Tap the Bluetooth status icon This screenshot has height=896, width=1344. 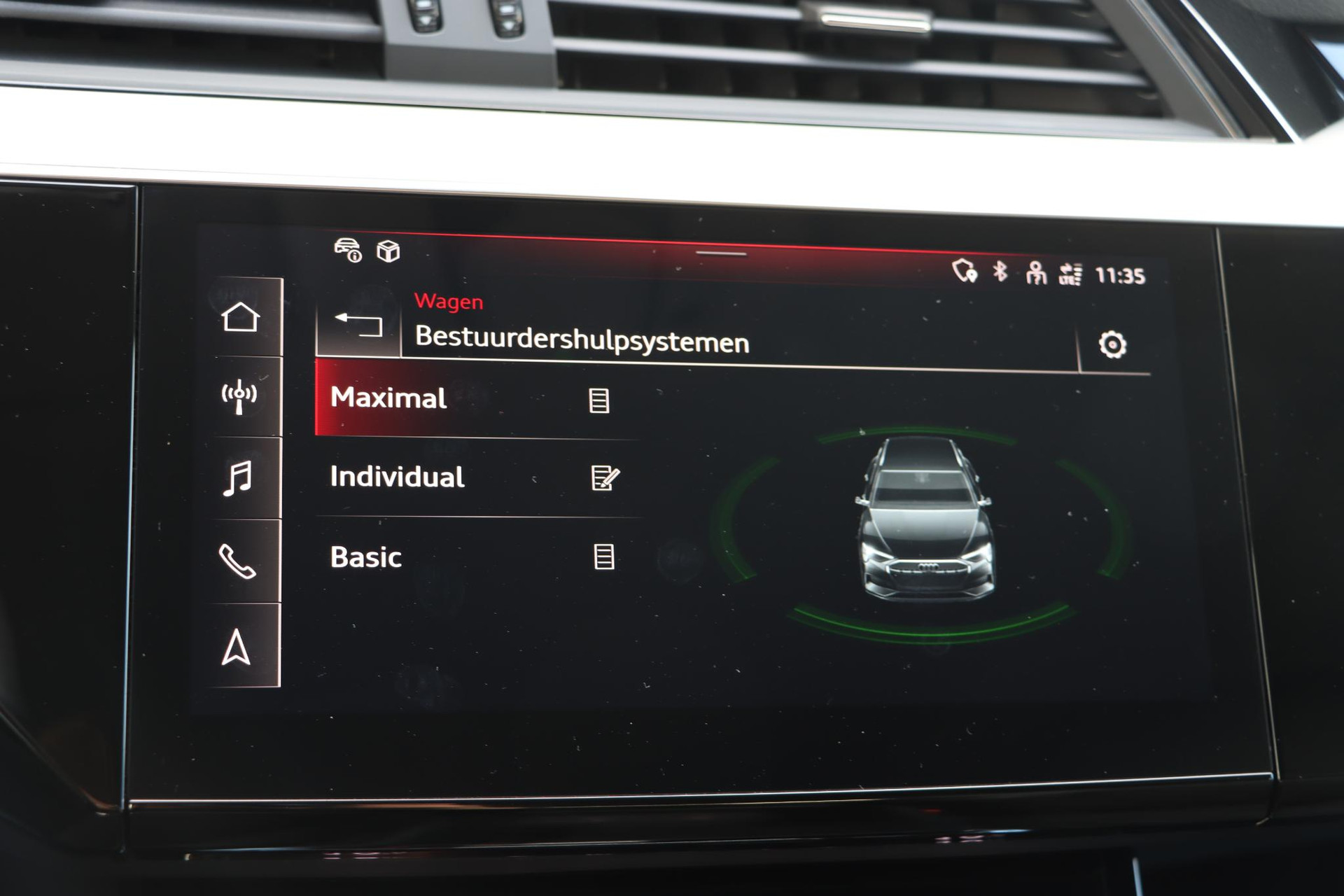click(1000, 271)
